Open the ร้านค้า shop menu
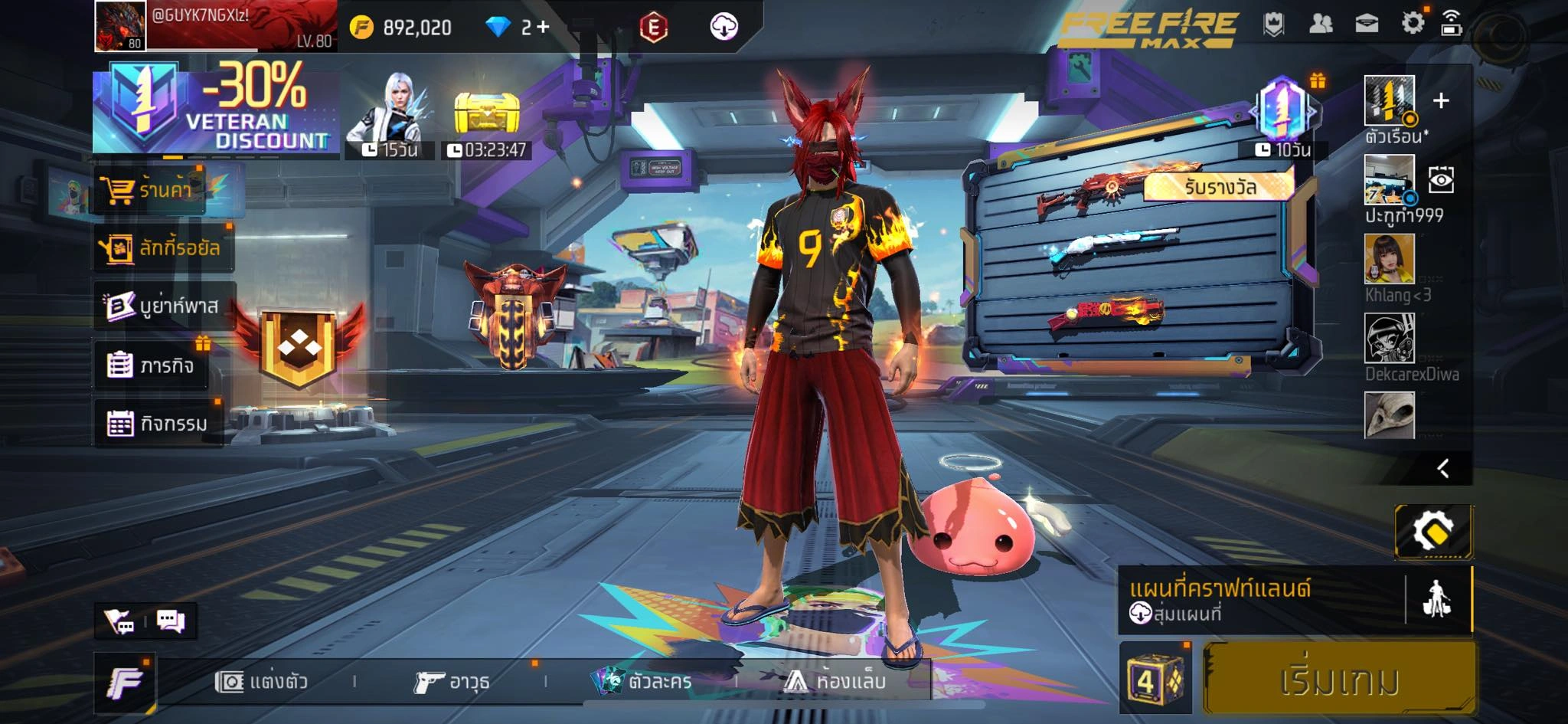Viewport: 1568px width, 724px height. 153,189
